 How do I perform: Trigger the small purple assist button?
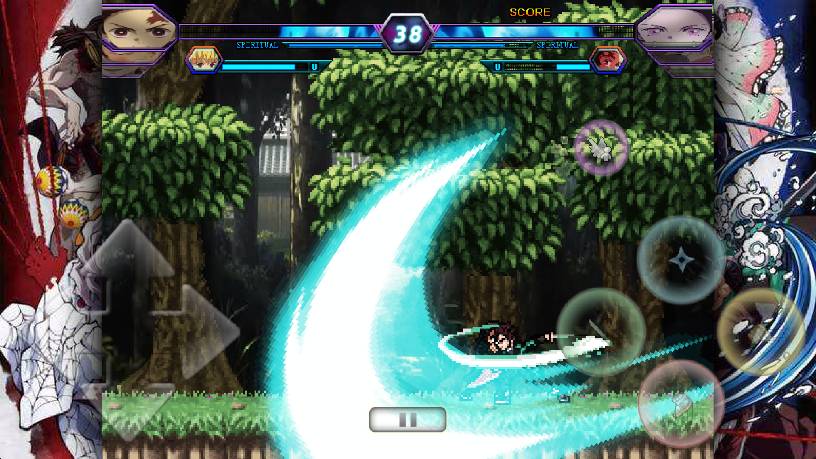pyautogui.click(x=601, y=148)
